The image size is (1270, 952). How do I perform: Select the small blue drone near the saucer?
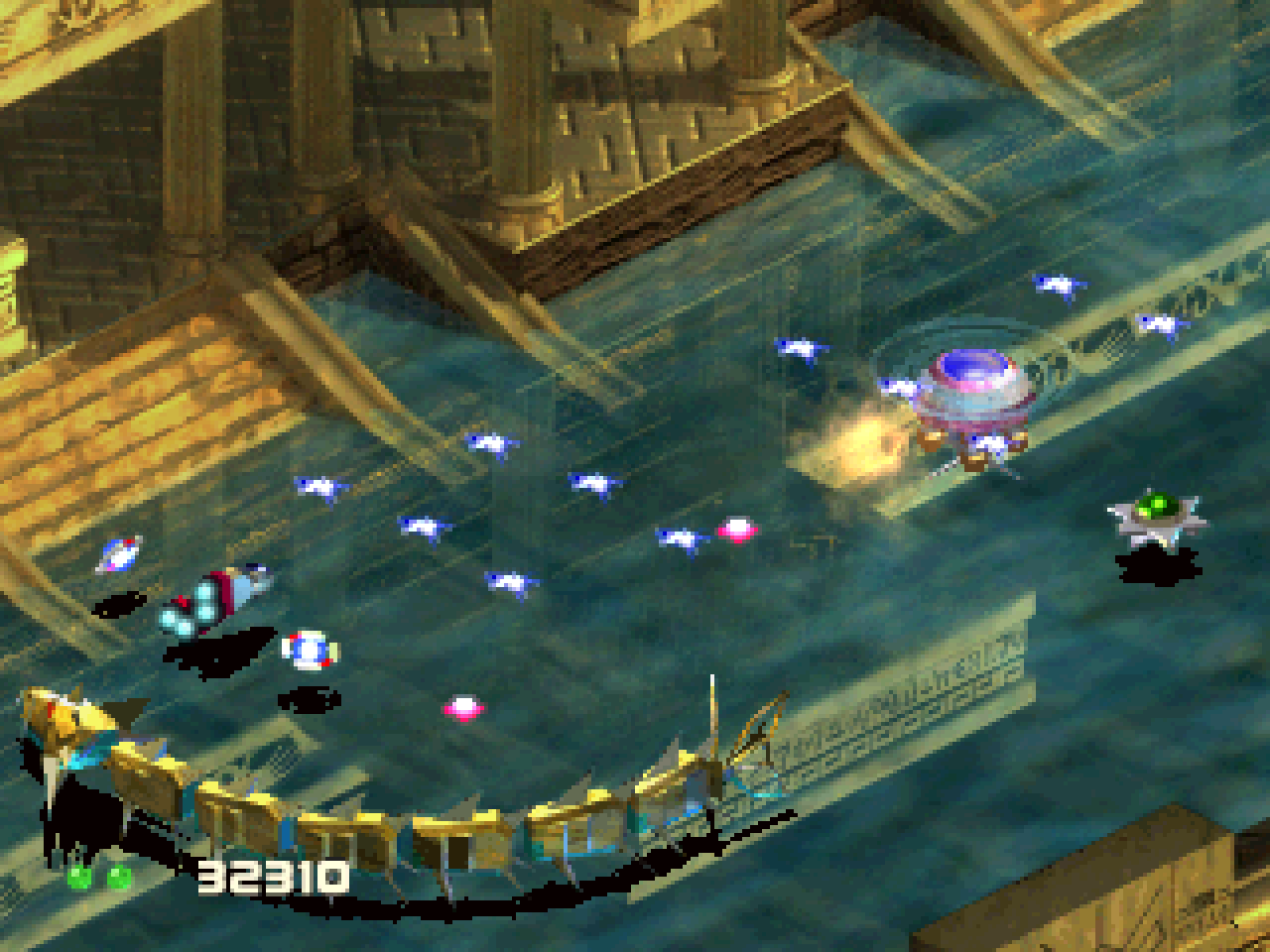(x=905, y=387)
